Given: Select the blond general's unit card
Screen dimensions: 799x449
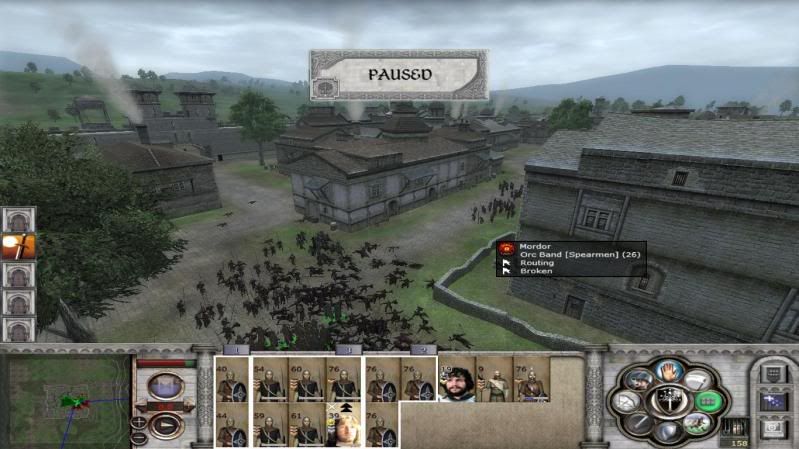Looking at the screenshot, I should coord(343,426).
